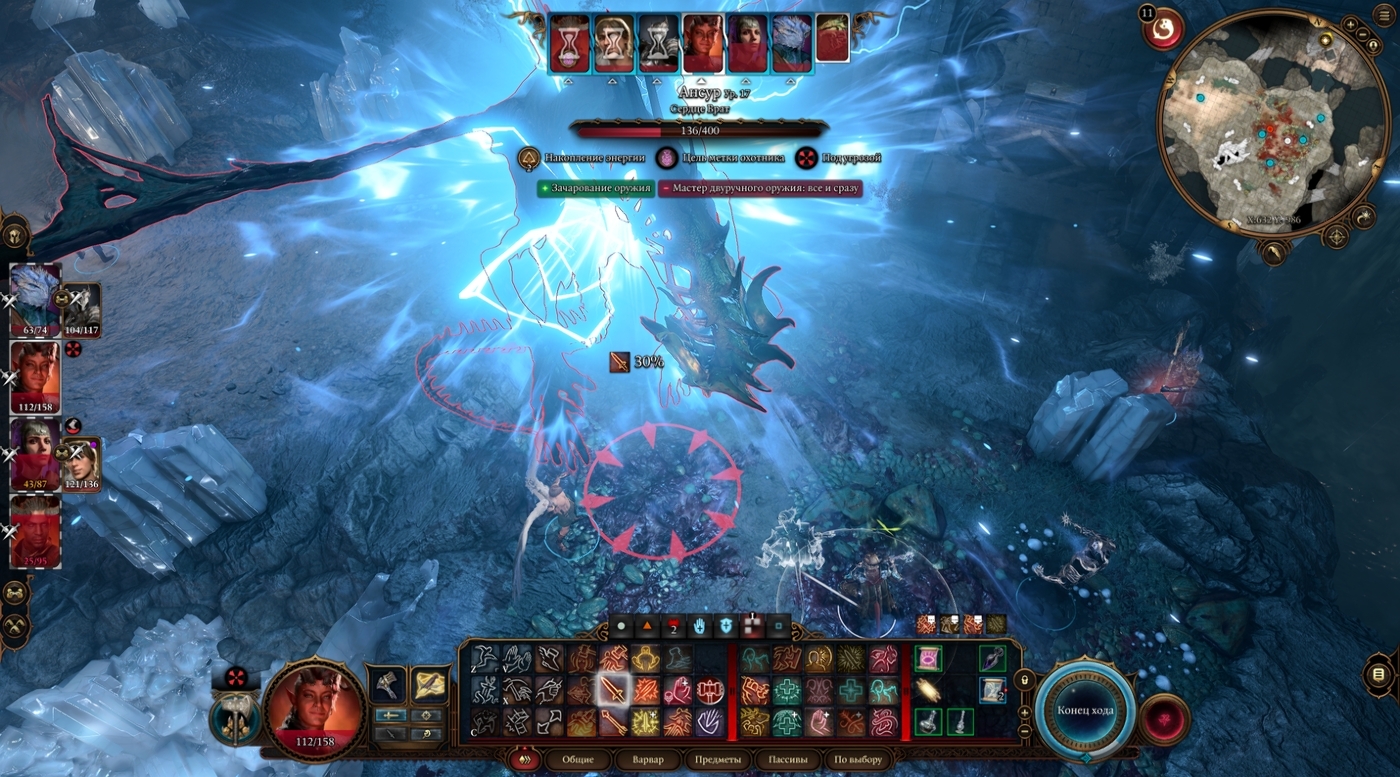Open the log button at right edge

(1378, 674)
